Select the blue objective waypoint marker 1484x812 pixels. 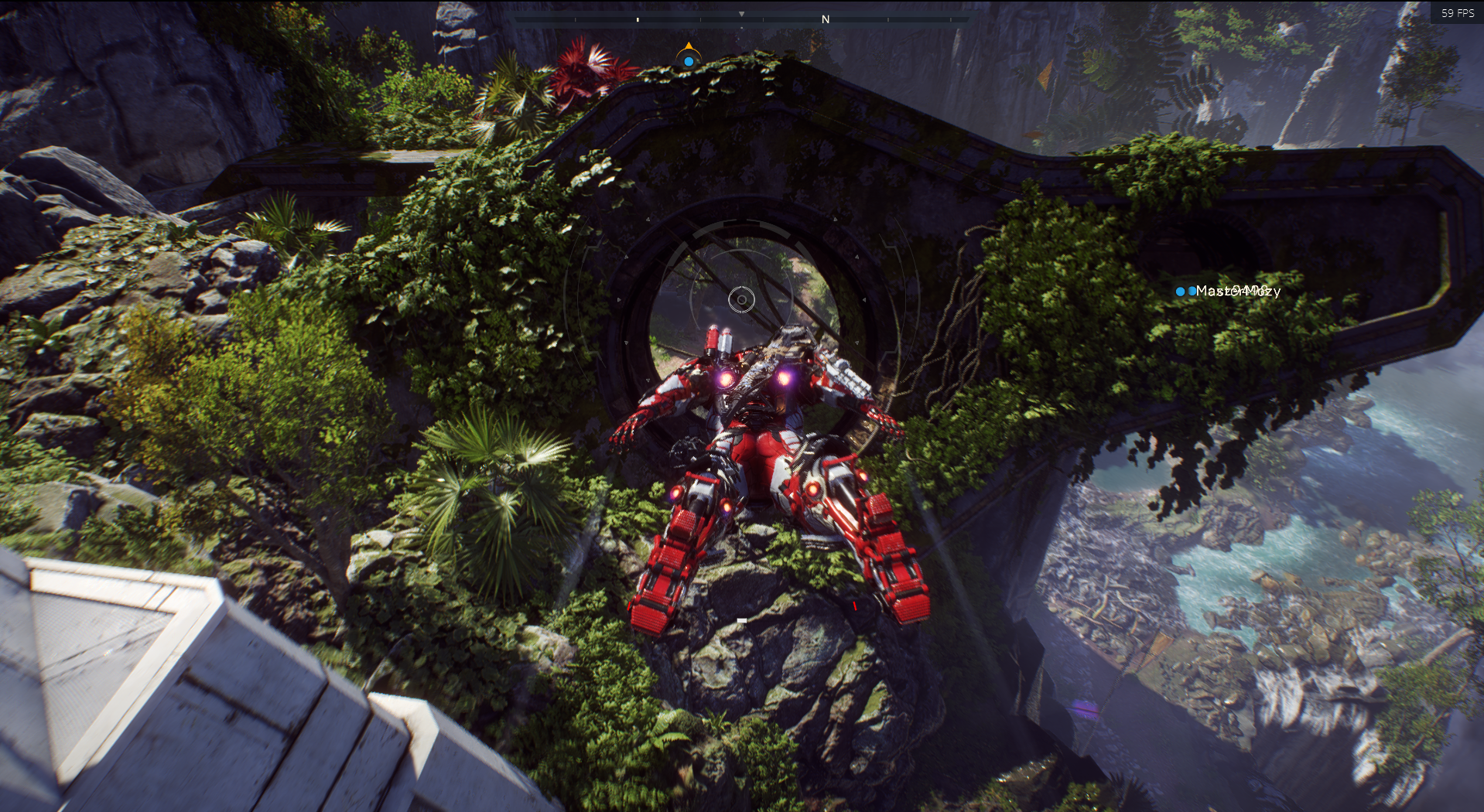click(x=689, y=60)
